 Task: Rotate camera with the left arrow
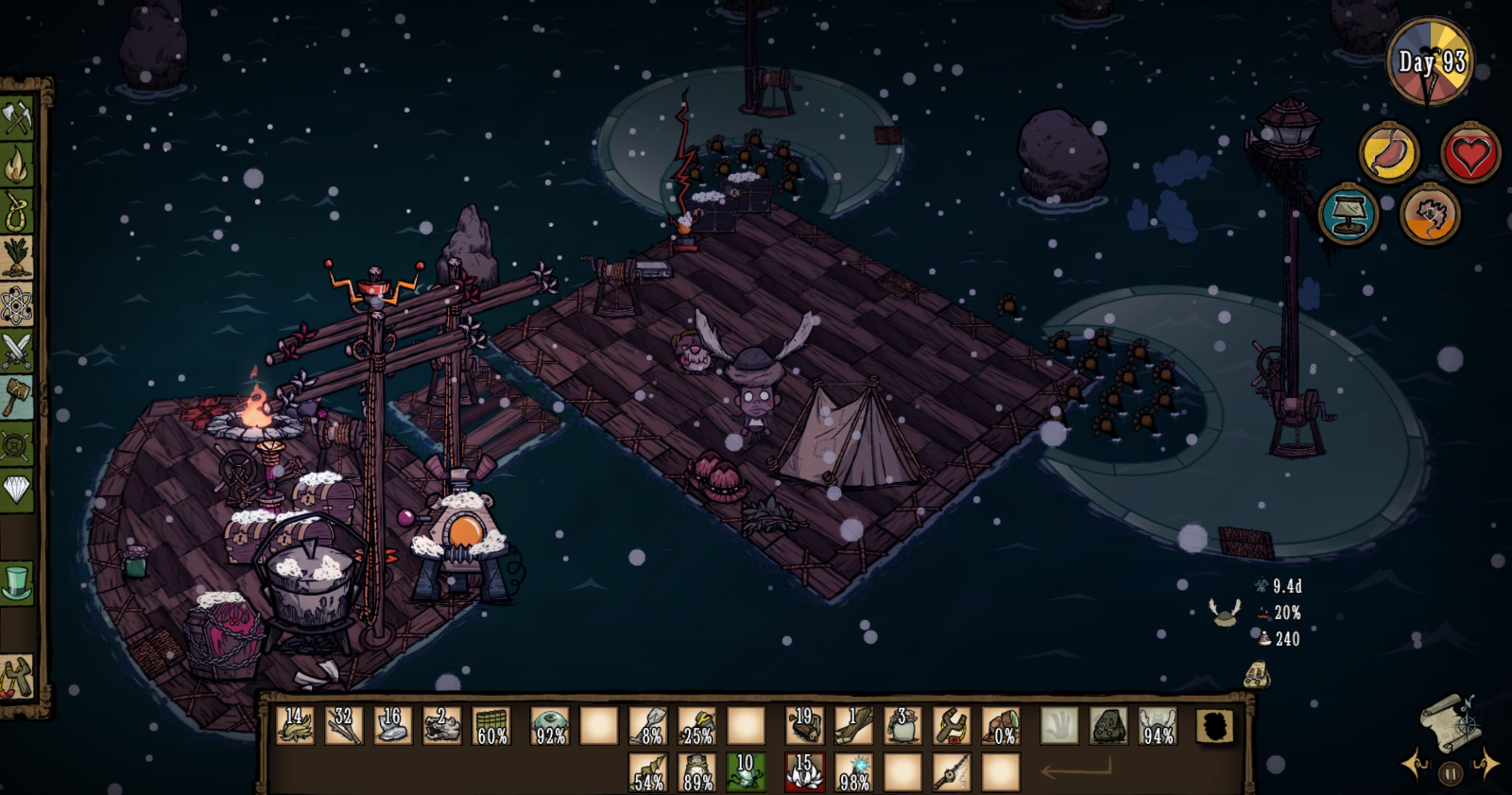tap(1414, 764)
